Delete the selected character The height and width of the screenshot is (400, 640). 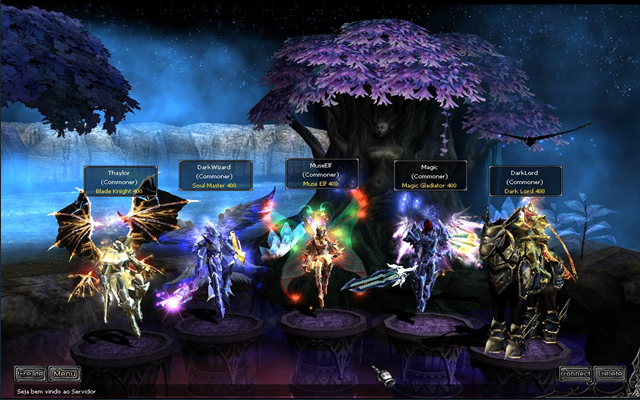click(x=609, y=374)
